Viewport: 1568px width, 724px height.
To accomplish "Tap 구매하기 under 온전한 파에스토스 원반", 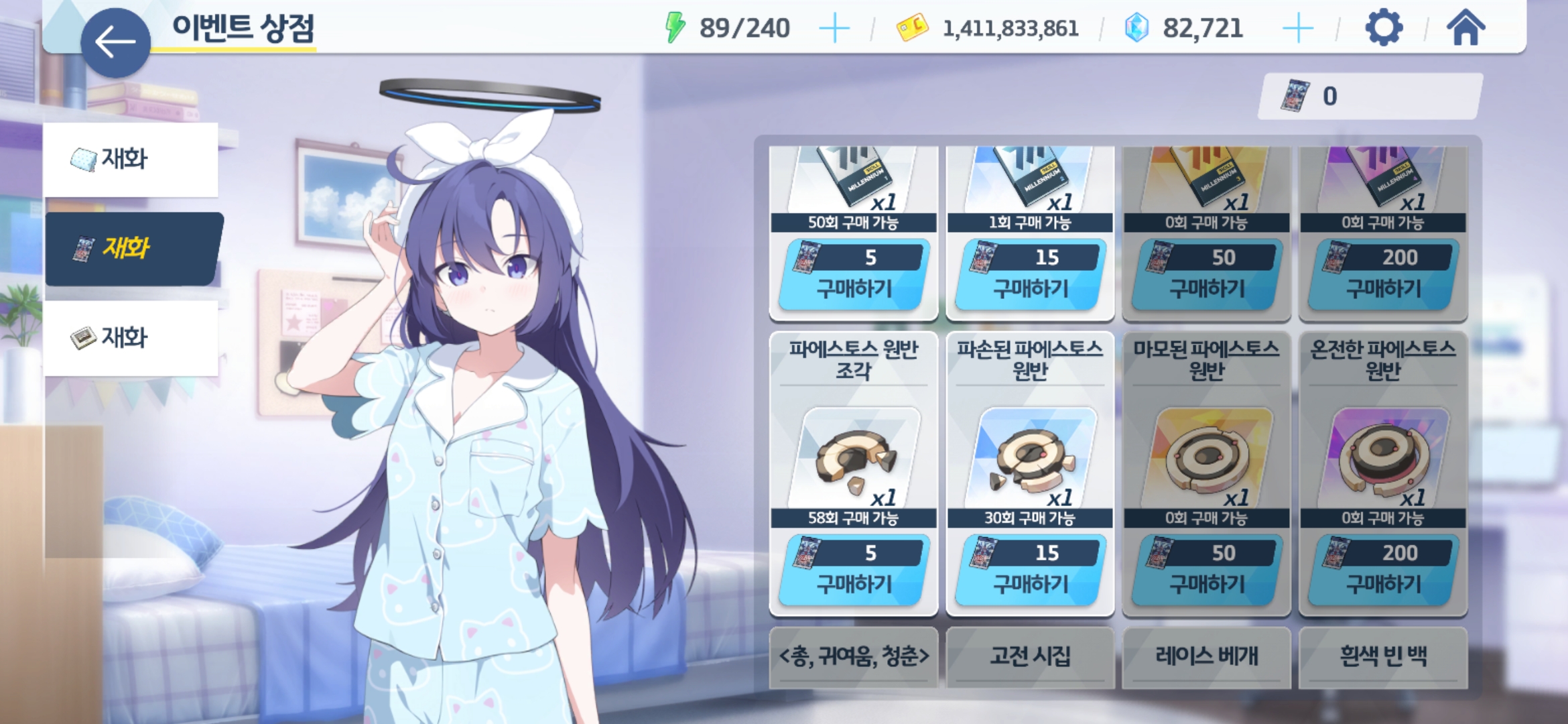I will click(1383, 570).
